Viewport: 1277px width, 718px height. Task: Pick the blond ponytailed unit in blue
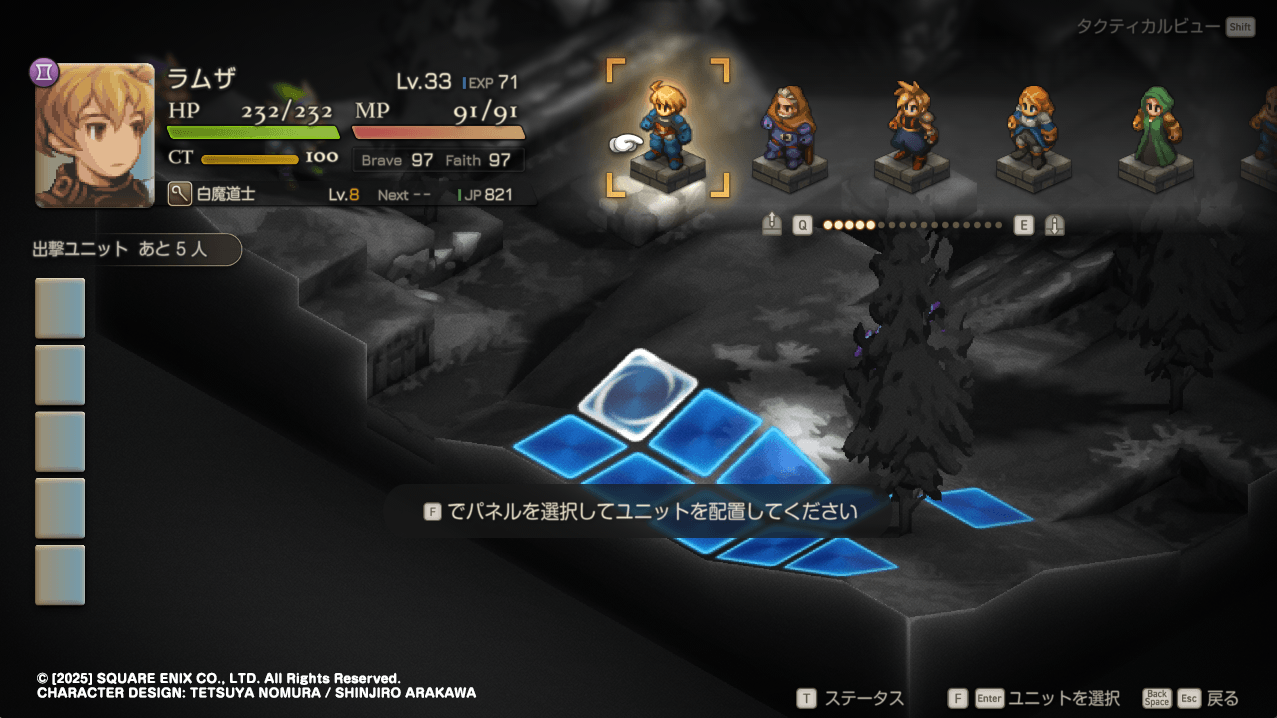pos(910,128)
